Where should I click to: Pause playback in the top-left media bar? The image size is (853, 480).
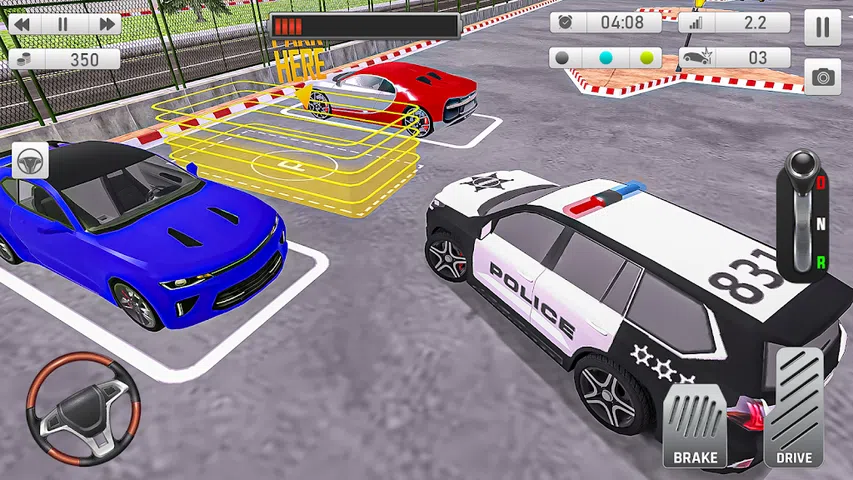63,23
